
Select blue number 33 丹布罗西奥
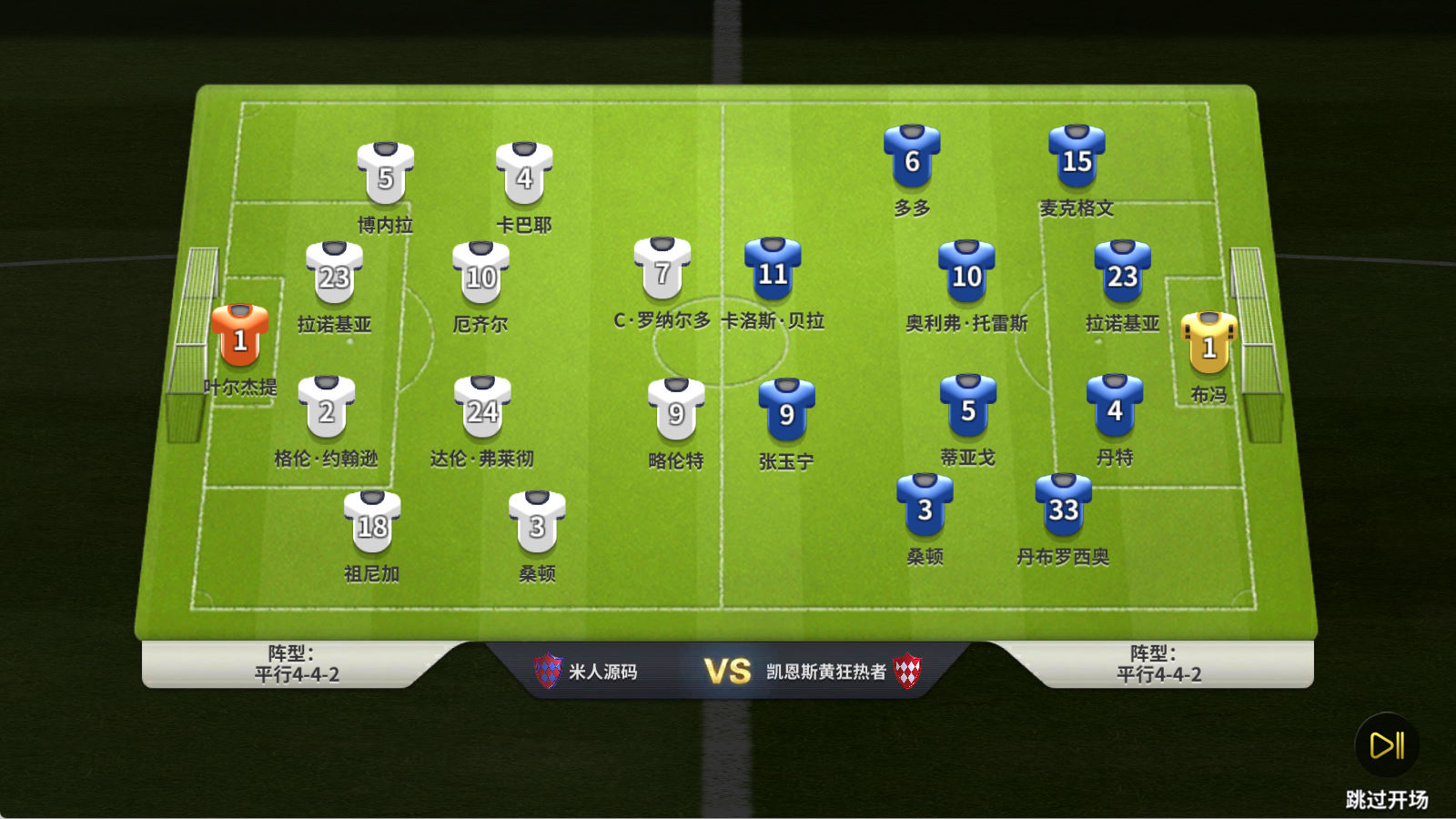click(x=1063, y=505)
